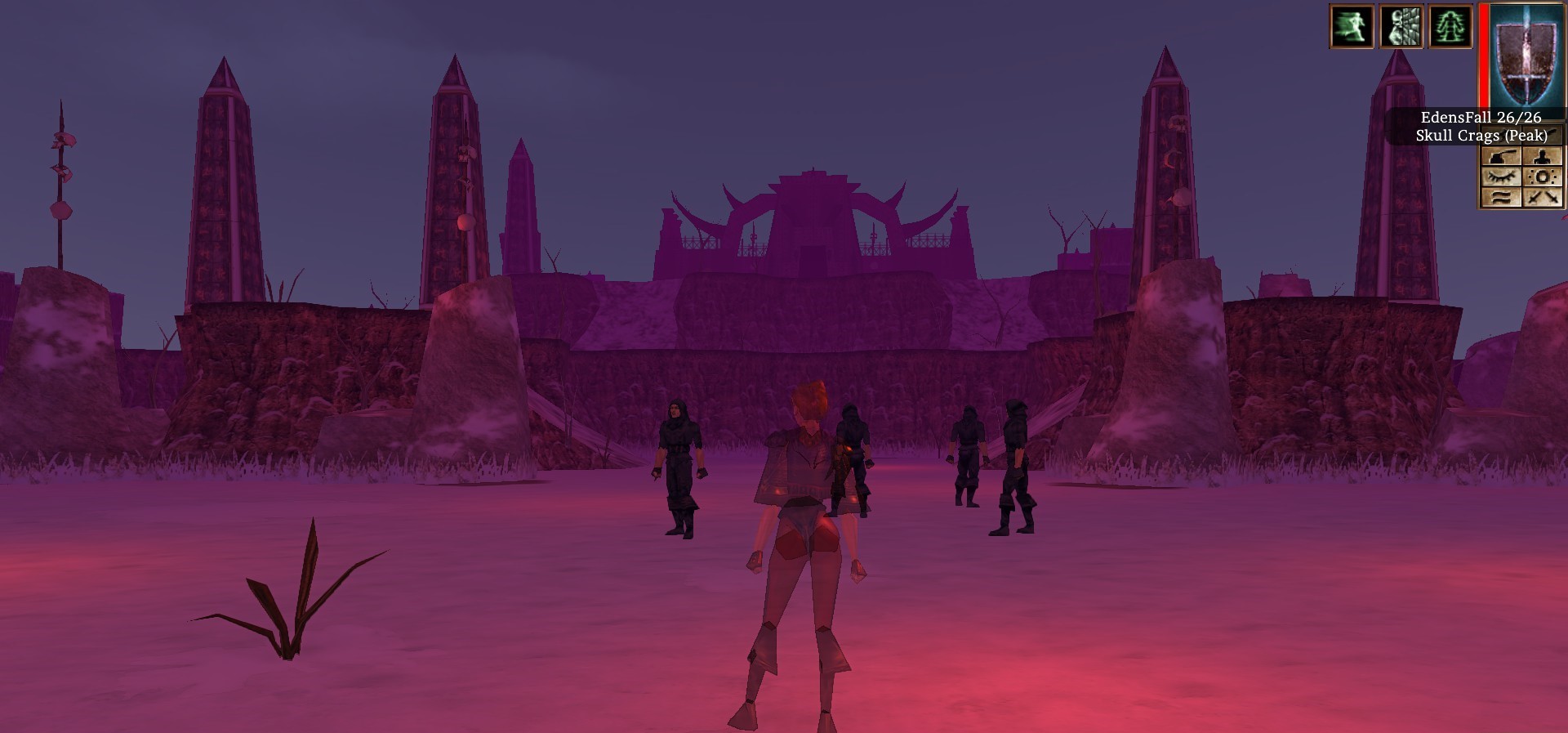Select the glowing green aura figure icon
The height and width of the screenshot is (733, 1568).
tap(1450, 26)
